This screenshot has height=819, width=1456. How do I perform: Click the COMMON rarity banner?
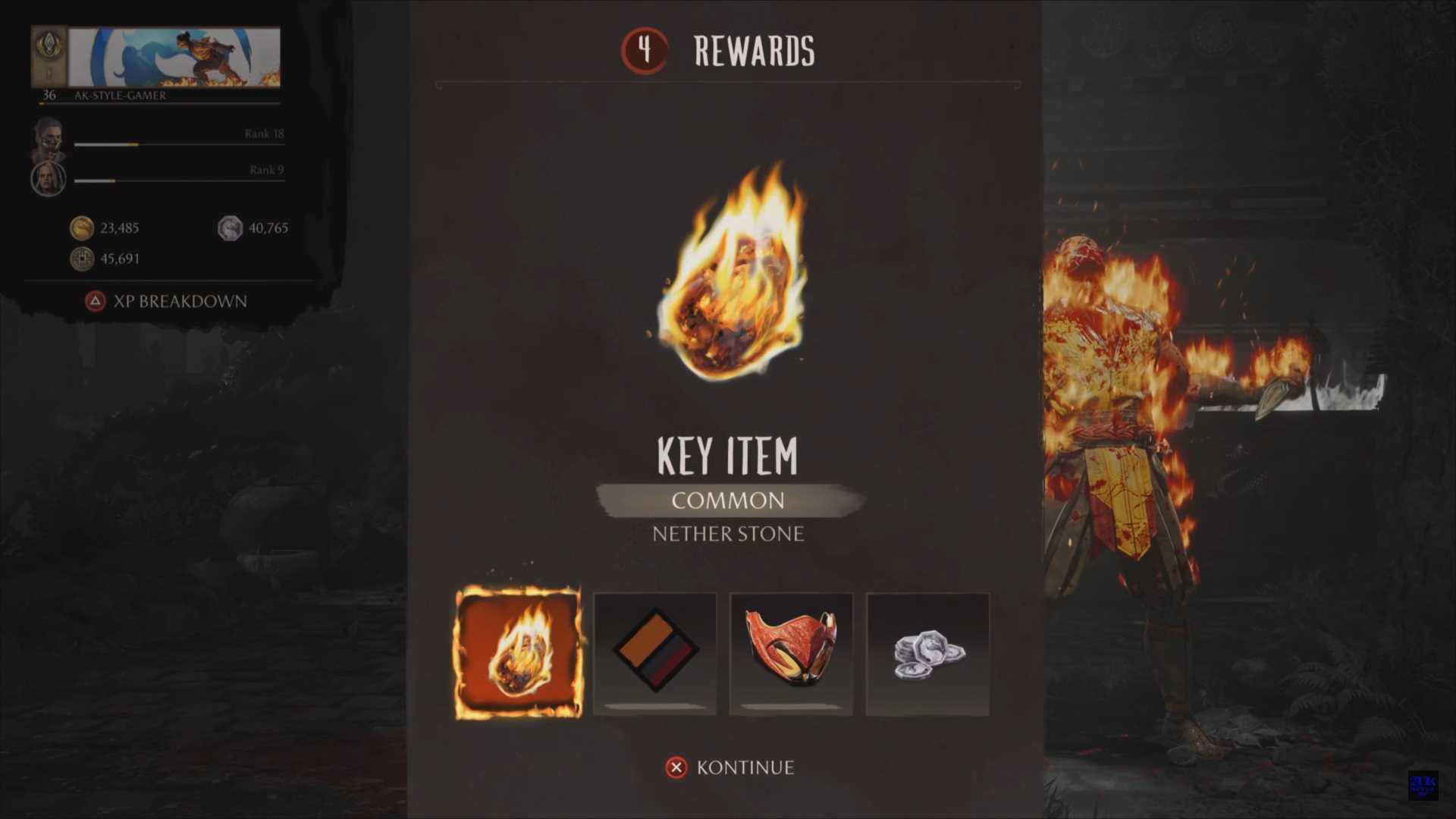click(x=728, y=500)
